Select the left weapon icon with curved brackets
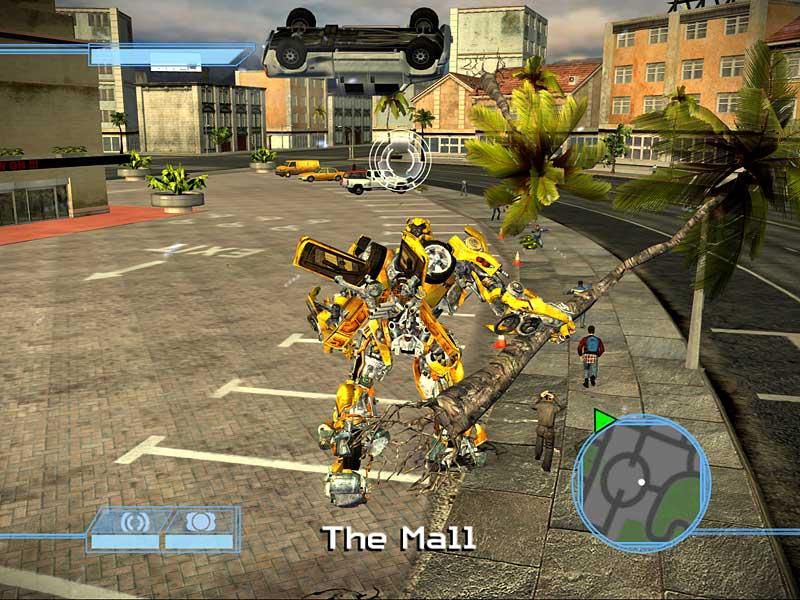Screen dimensions: 800x600 [134, 521]
